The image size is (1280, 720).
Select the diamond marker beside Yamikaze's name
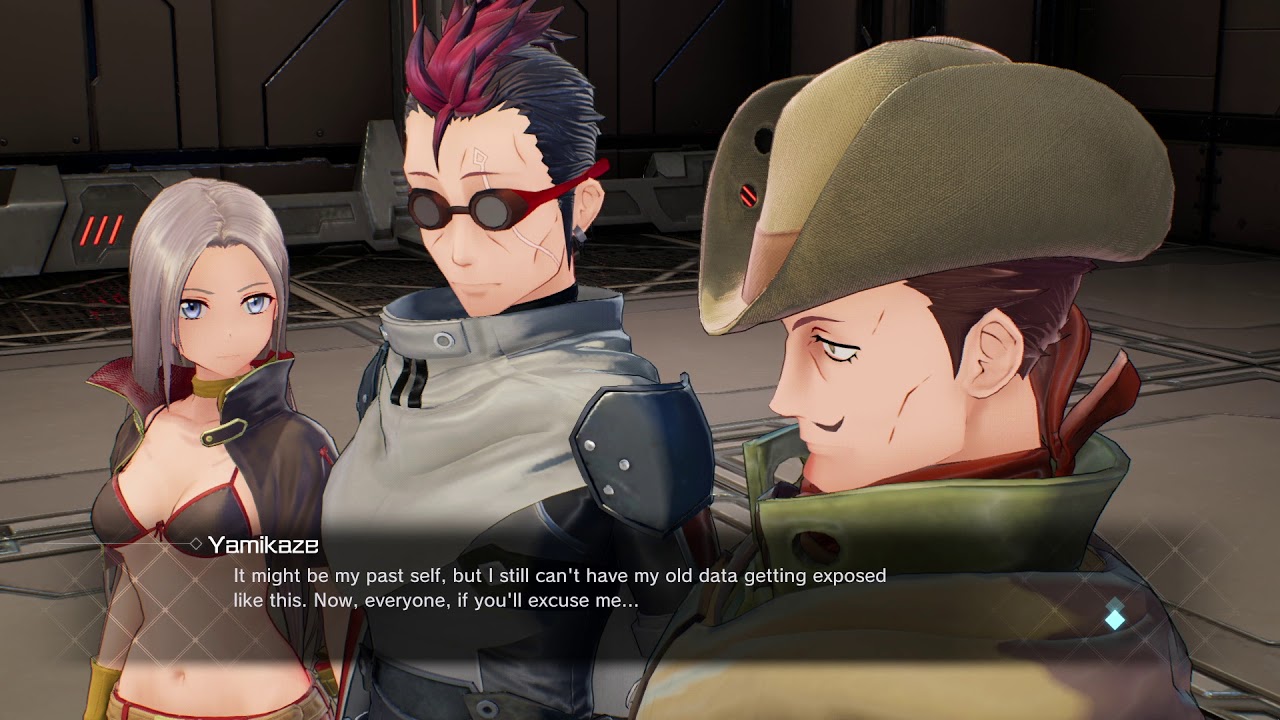(x=196, y=543)
